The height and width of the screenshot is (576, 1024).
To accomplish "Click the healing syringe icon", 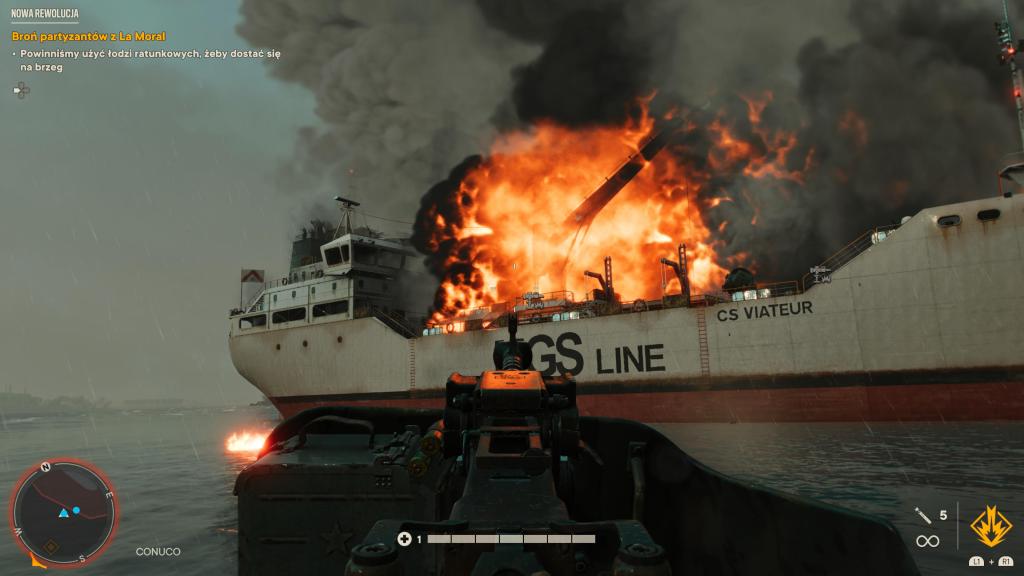I will (x=923, y=515).
